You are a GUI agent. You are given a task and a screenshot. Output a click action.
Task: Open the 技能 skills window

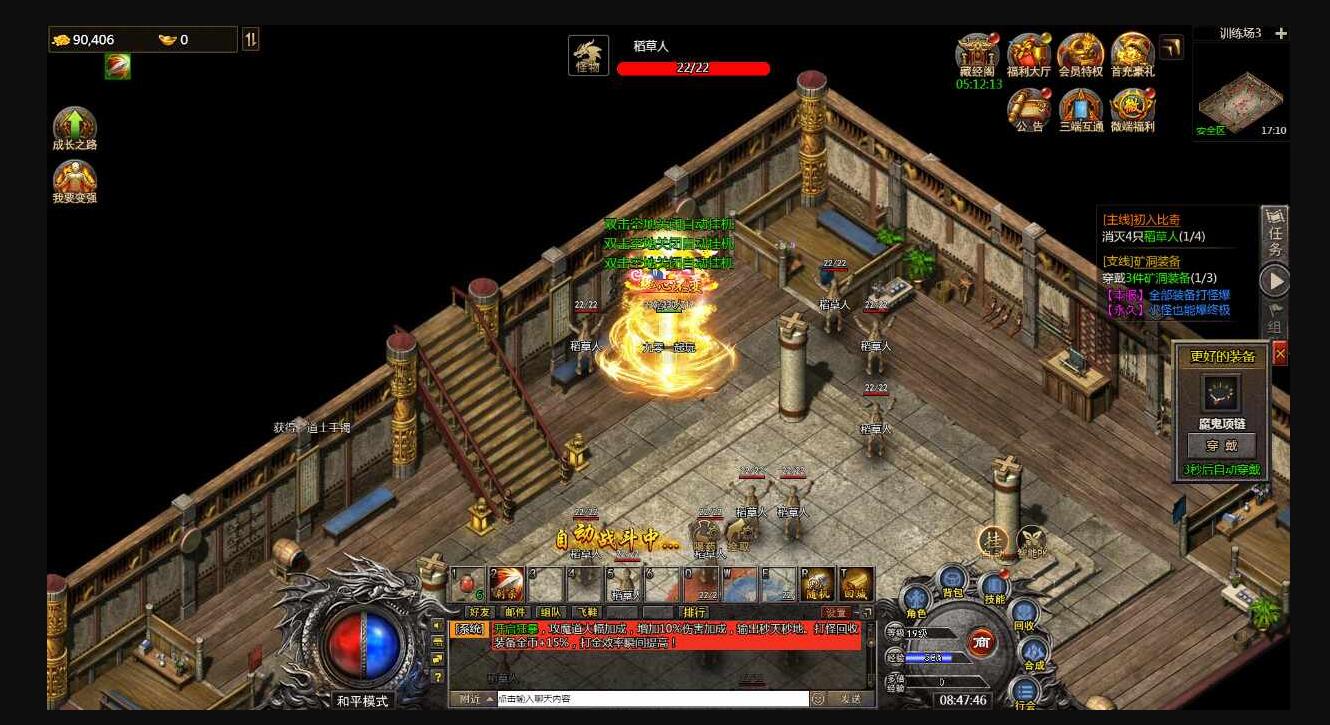[995, 585]
